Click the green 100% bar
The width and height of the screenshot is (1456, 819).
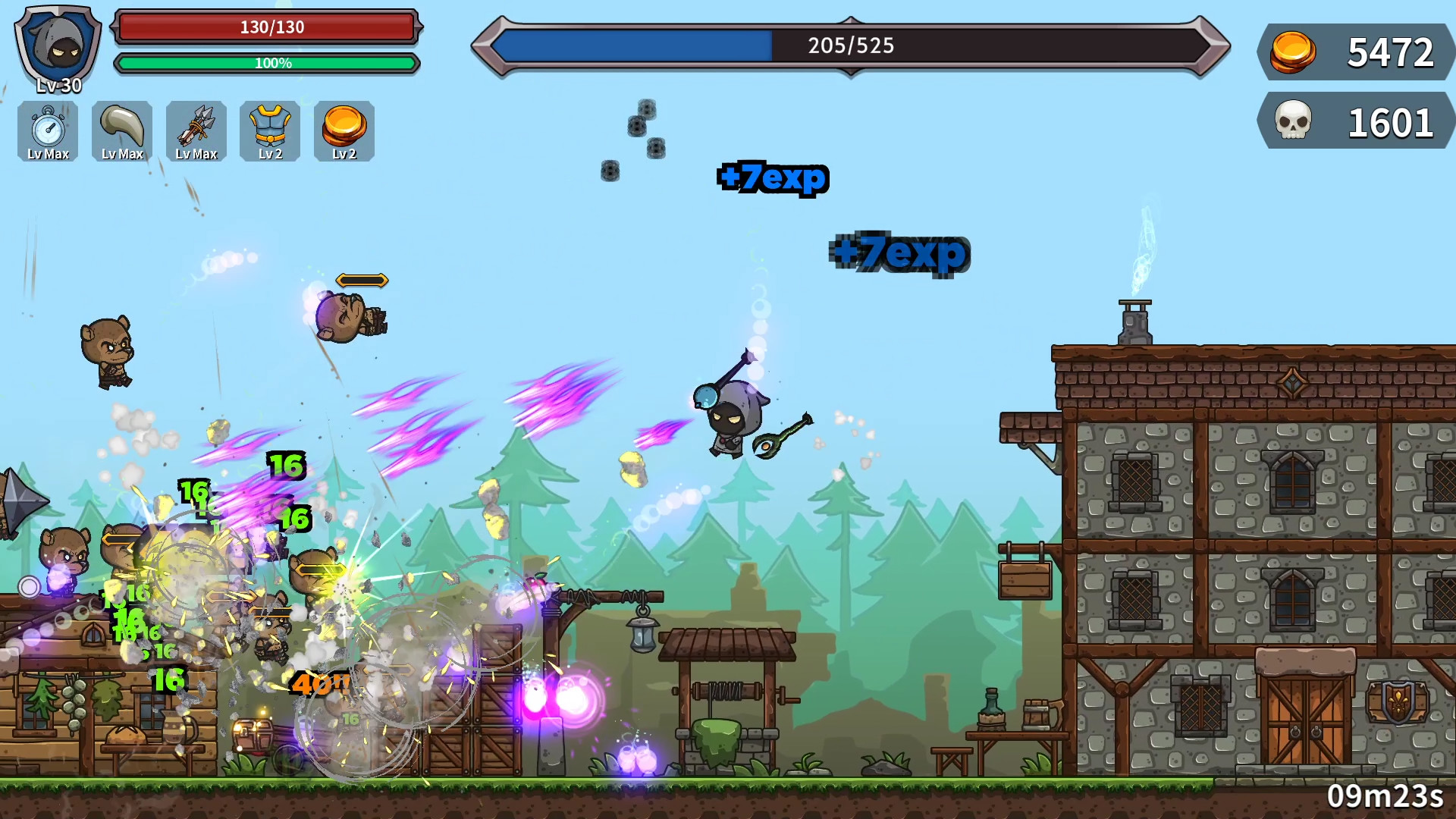(265, 64)
